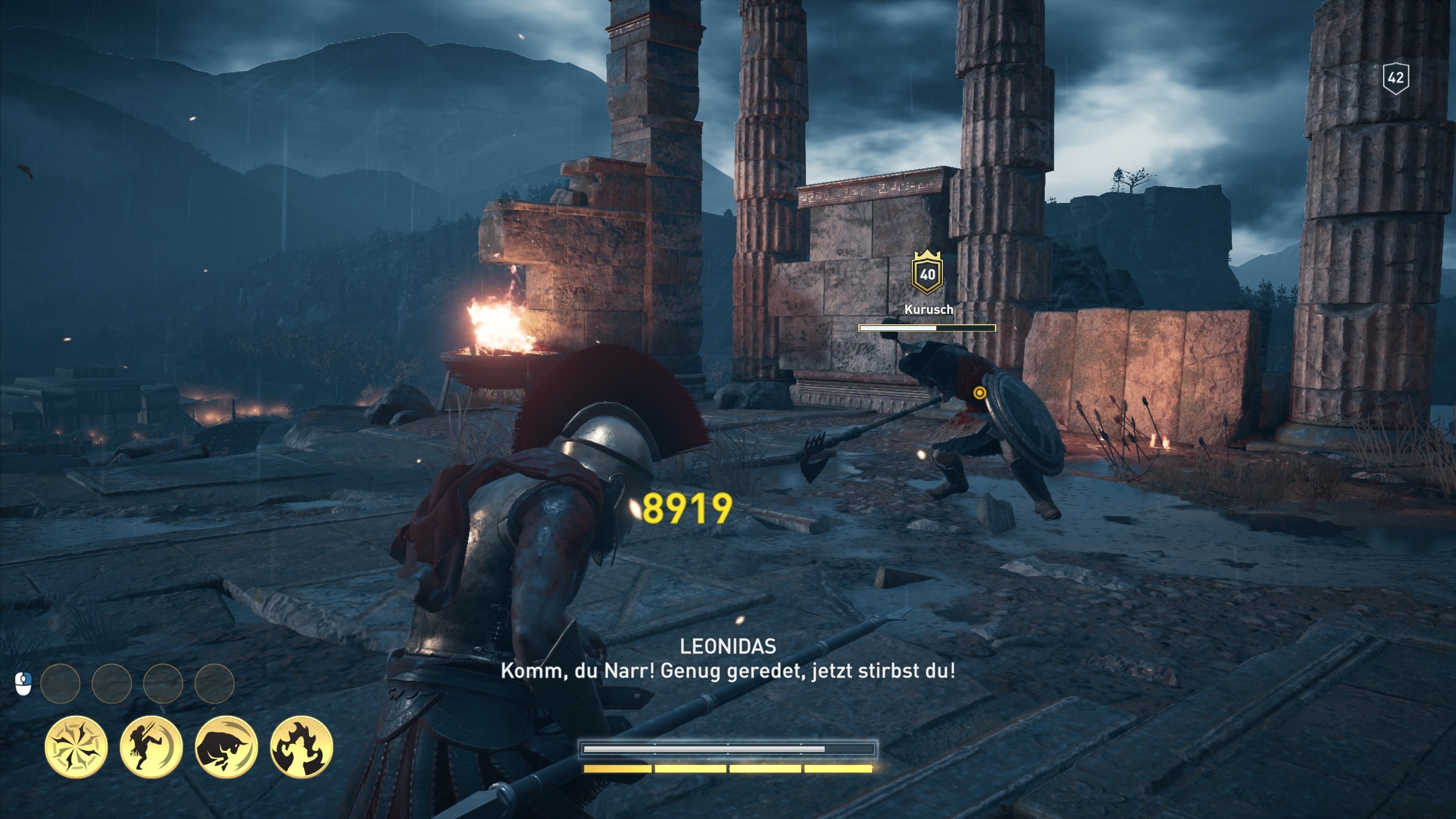The image size is (1456, 819).
Task: Click the player level 42 badge
Action: (1396, 77)
